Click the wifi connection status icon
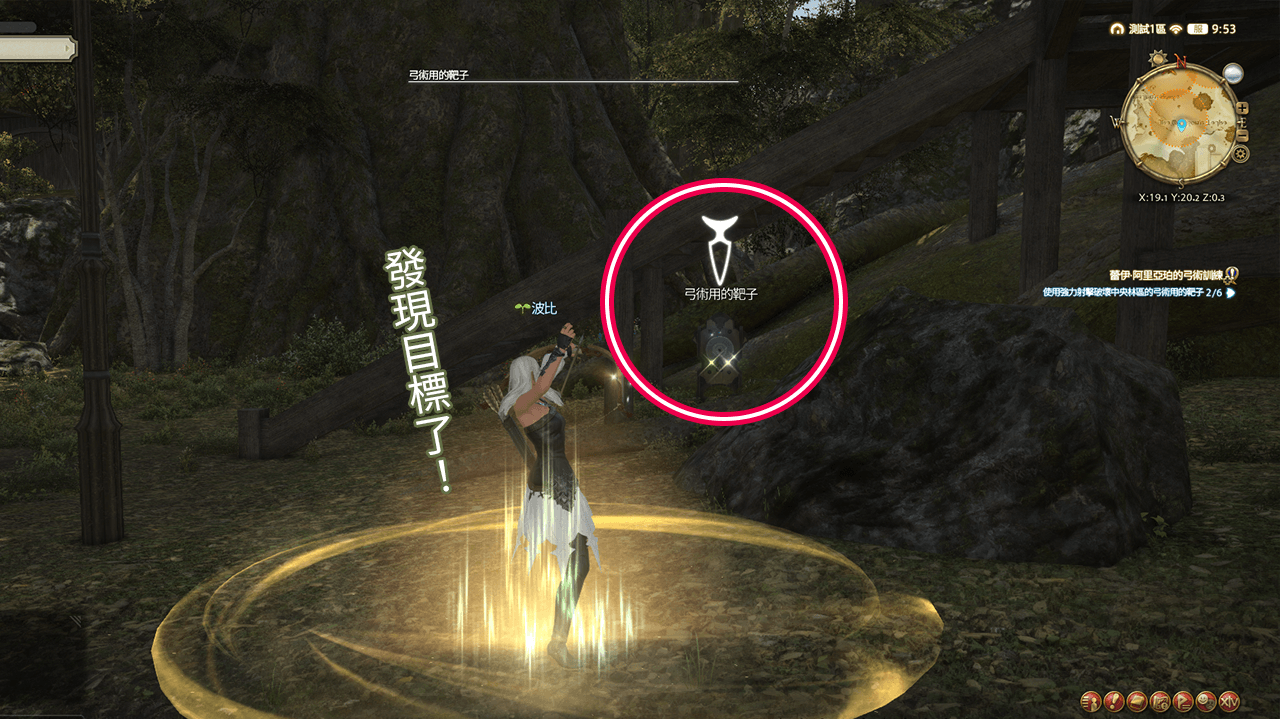Viewport: 1280px width, 719px height. pos(1175,29)
